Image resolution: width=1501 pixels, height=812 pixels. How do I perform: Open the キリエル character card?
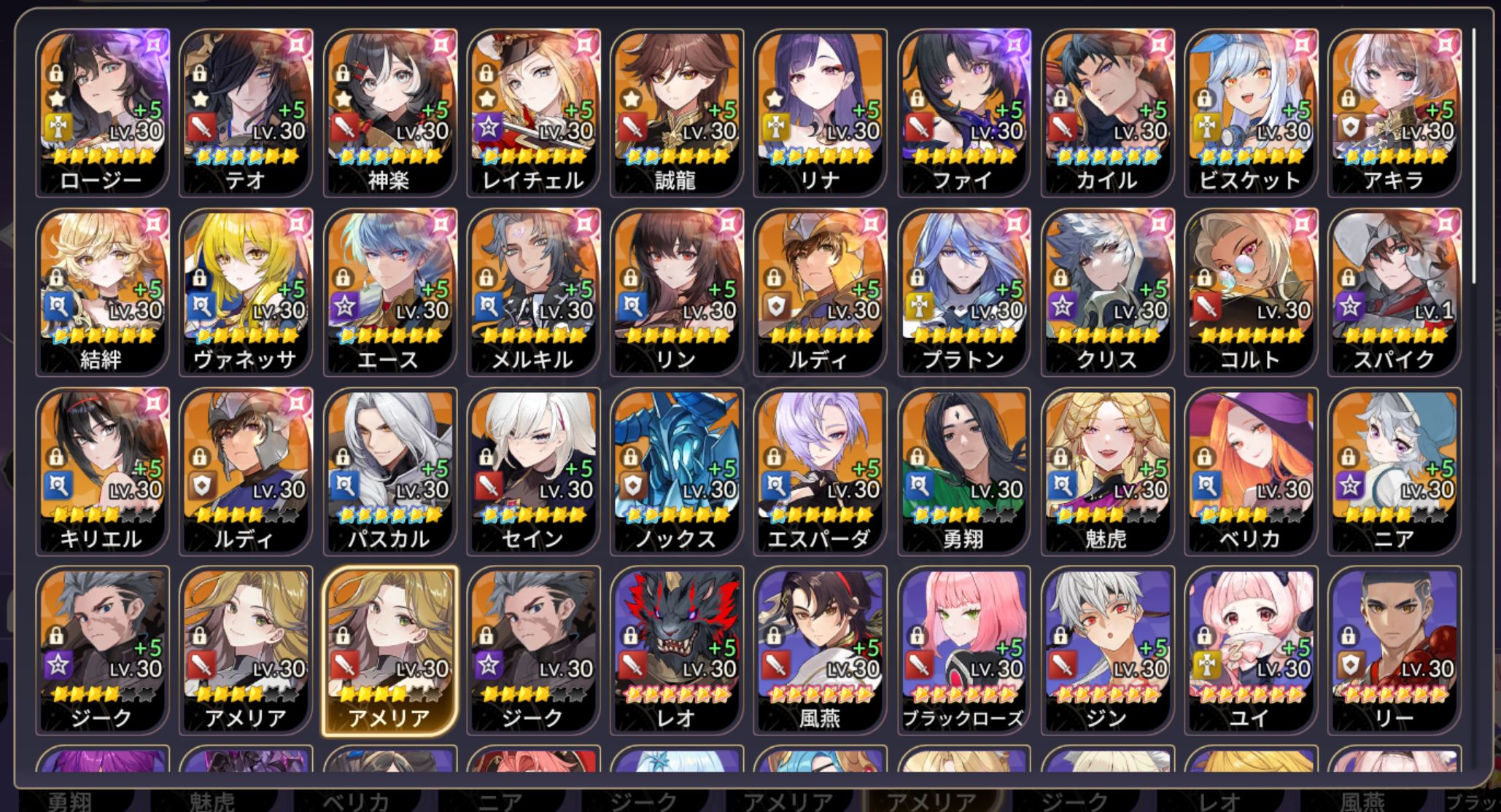tap(102, 471)
